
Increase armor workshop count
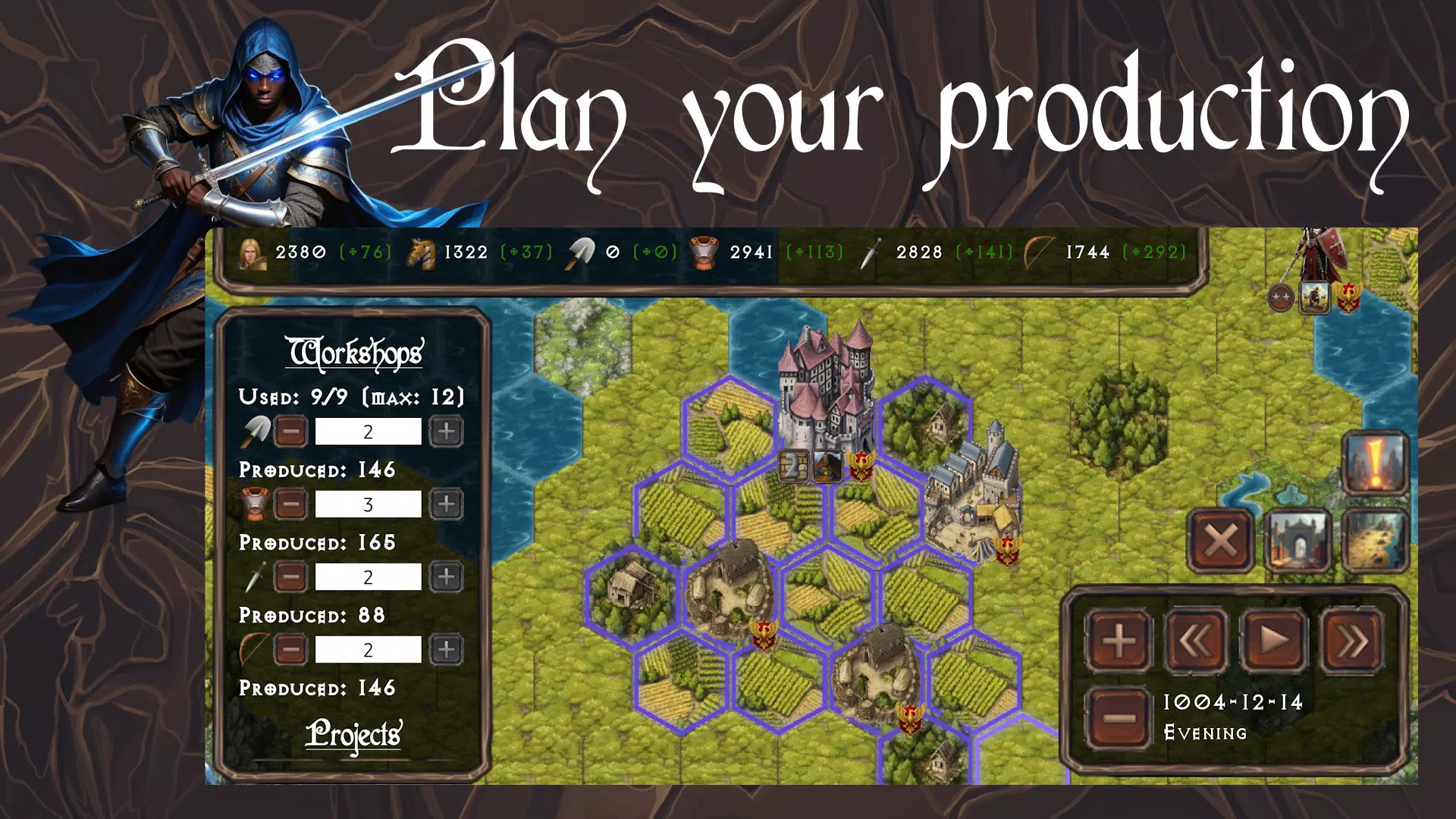coord(446,504)
